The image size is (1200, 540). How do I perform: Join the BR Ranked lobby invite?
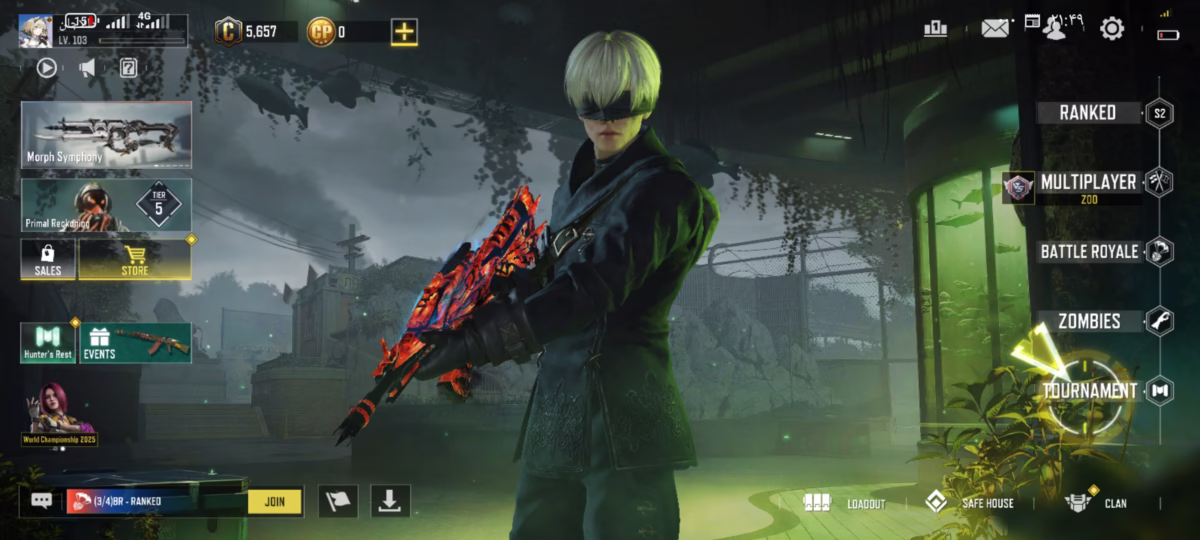pyautogui.click(x=275, y=501)
